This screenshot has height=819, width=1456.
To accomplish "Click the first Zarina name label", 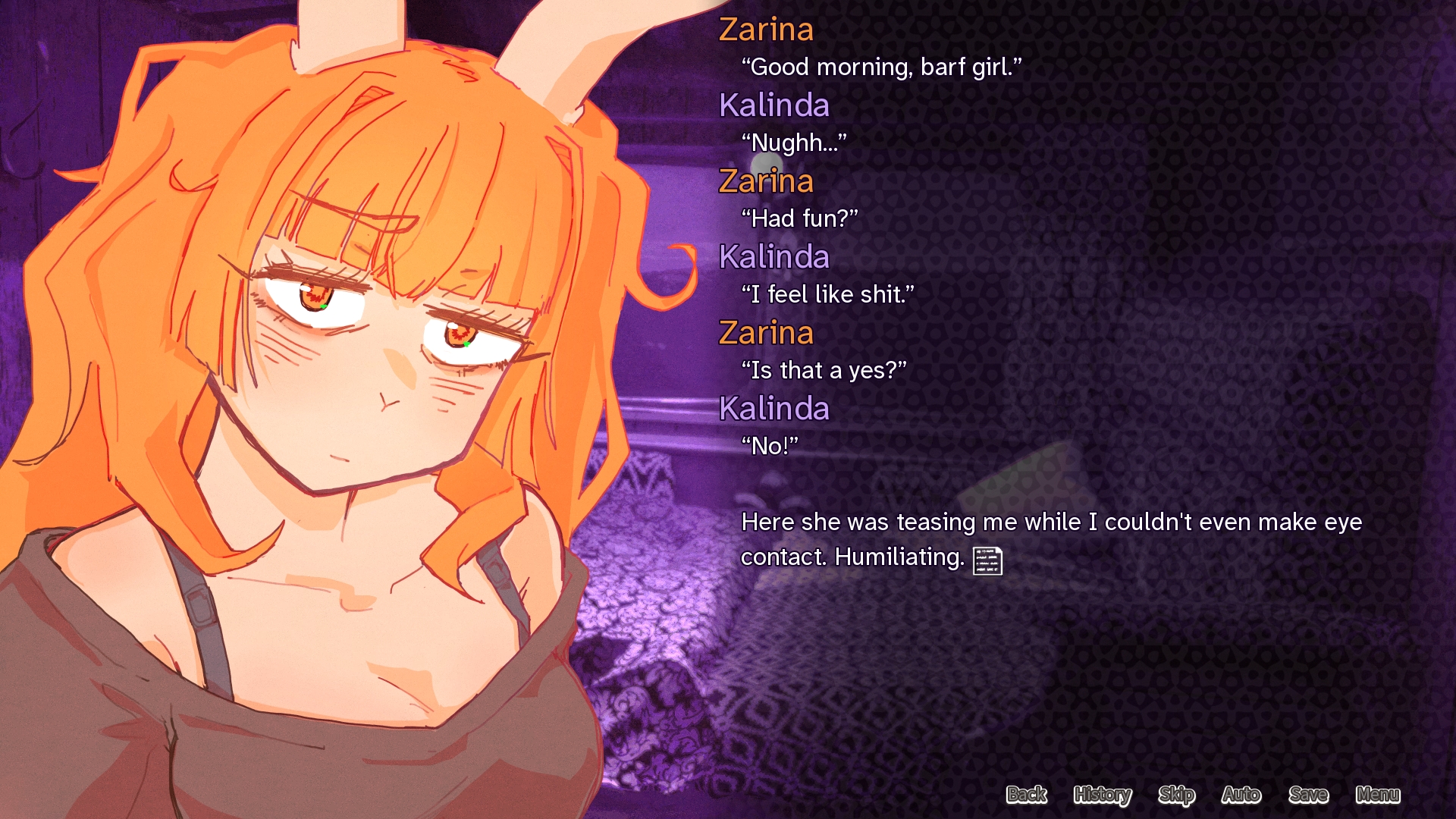I will click(767, 30).
